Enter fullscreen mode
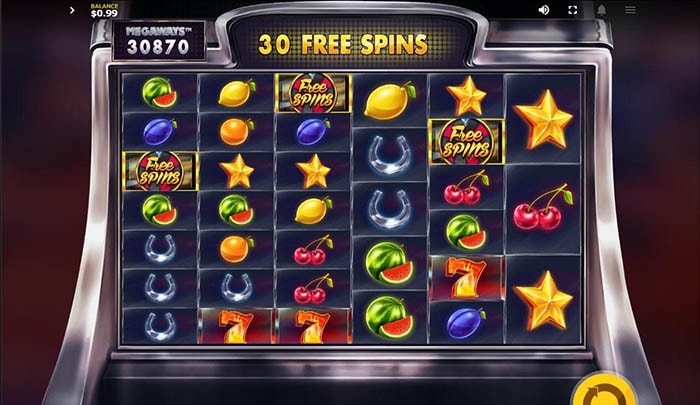The height and width of the screenshot is (405, 700). coord(573,10)
